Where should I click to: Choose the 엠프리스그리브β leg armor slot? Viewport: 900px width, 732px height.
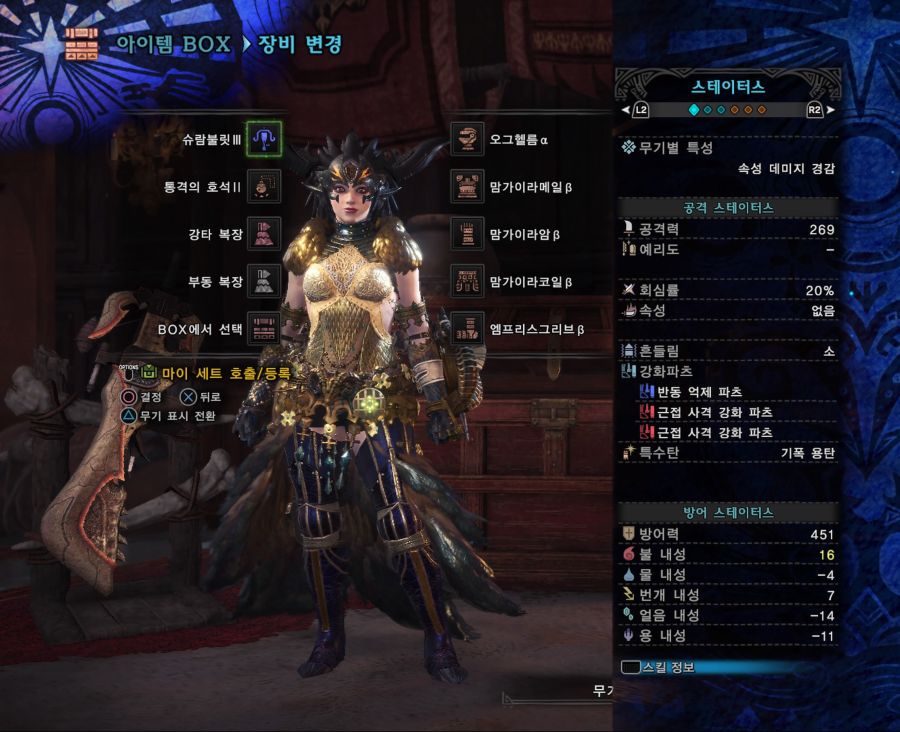[x=467, y=328]
